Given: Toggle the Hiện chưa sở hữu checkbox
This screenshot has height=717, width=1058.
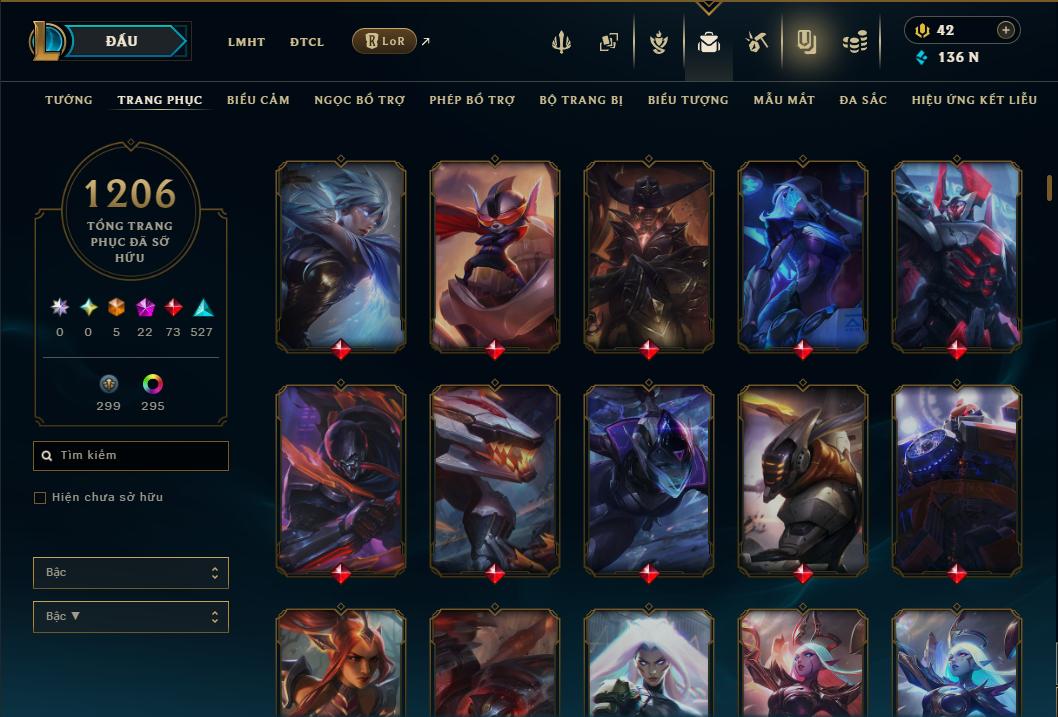Looking at the screenshot, I should (x=40, y=498).
